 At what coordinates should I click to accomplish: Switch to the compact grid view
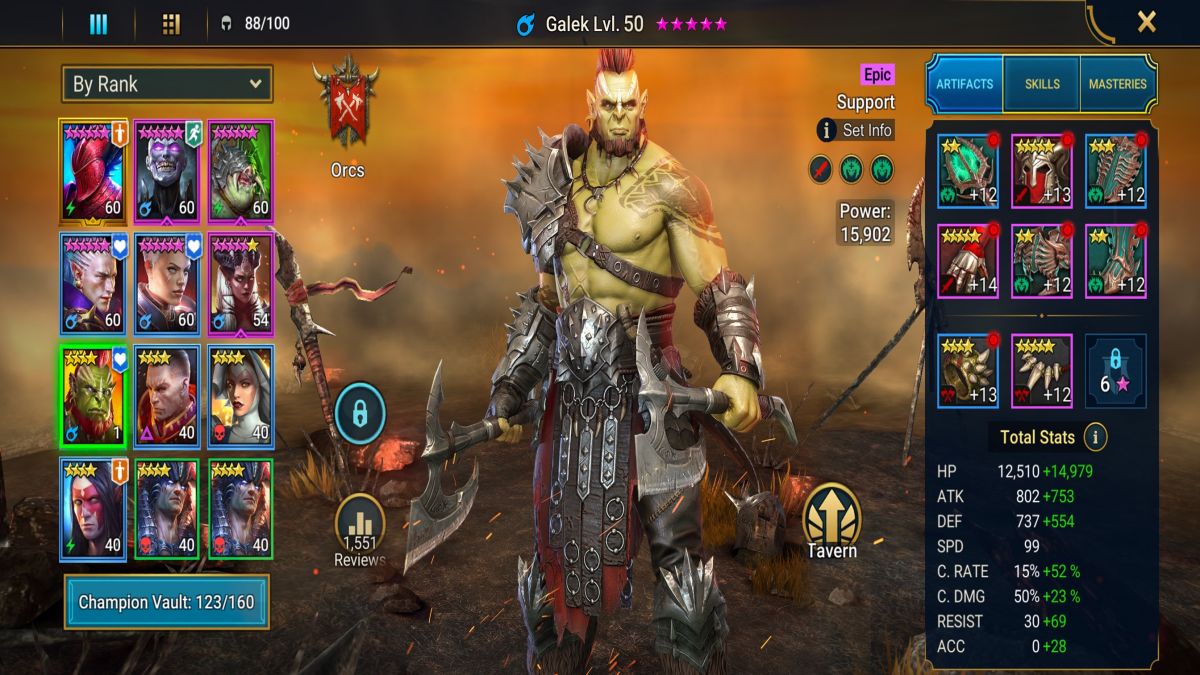[x=171, y=24]
